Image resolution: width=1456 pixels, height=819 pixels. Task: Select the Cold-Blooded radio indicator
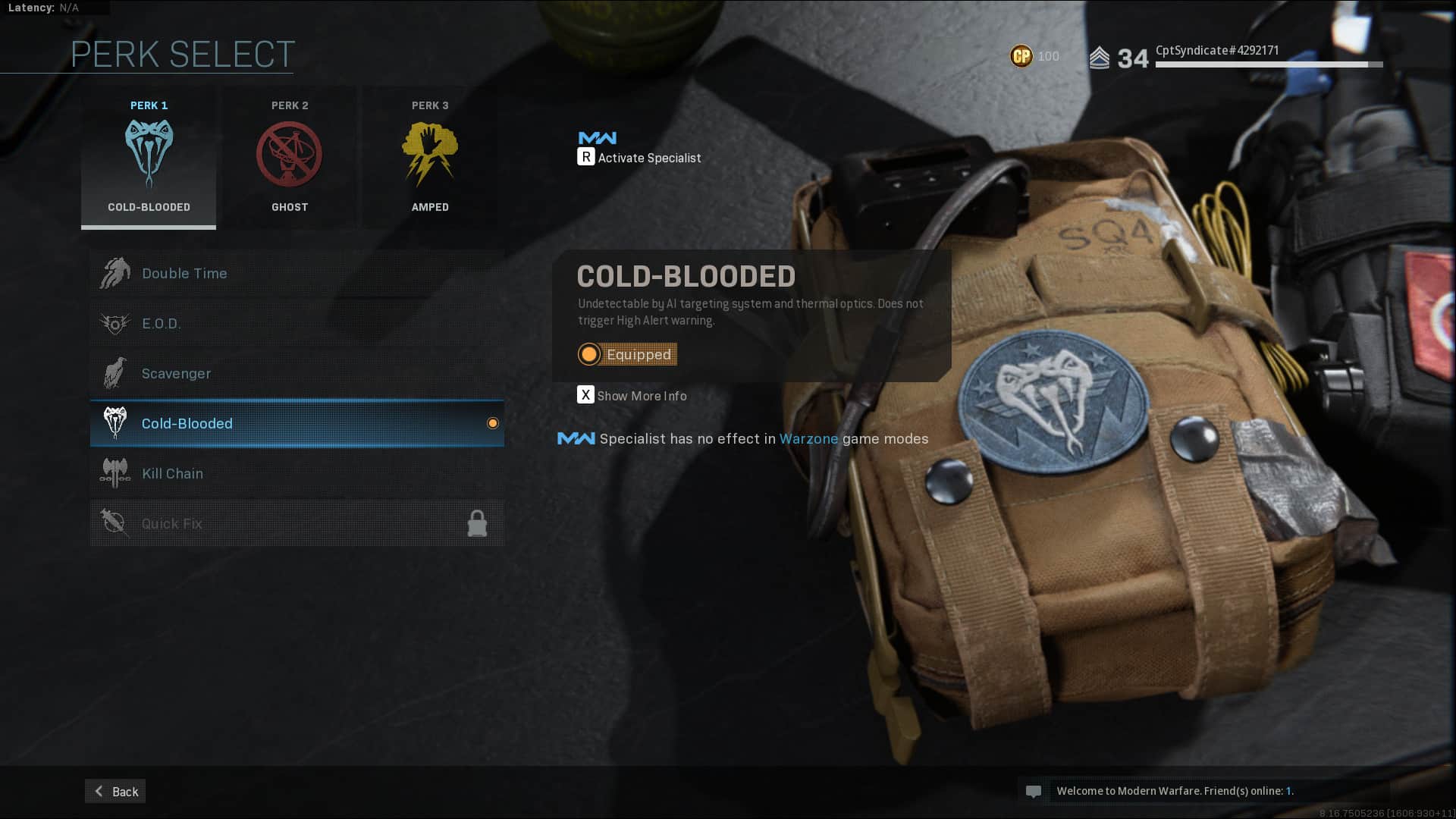pyautogui.click(x=493, y=423)
